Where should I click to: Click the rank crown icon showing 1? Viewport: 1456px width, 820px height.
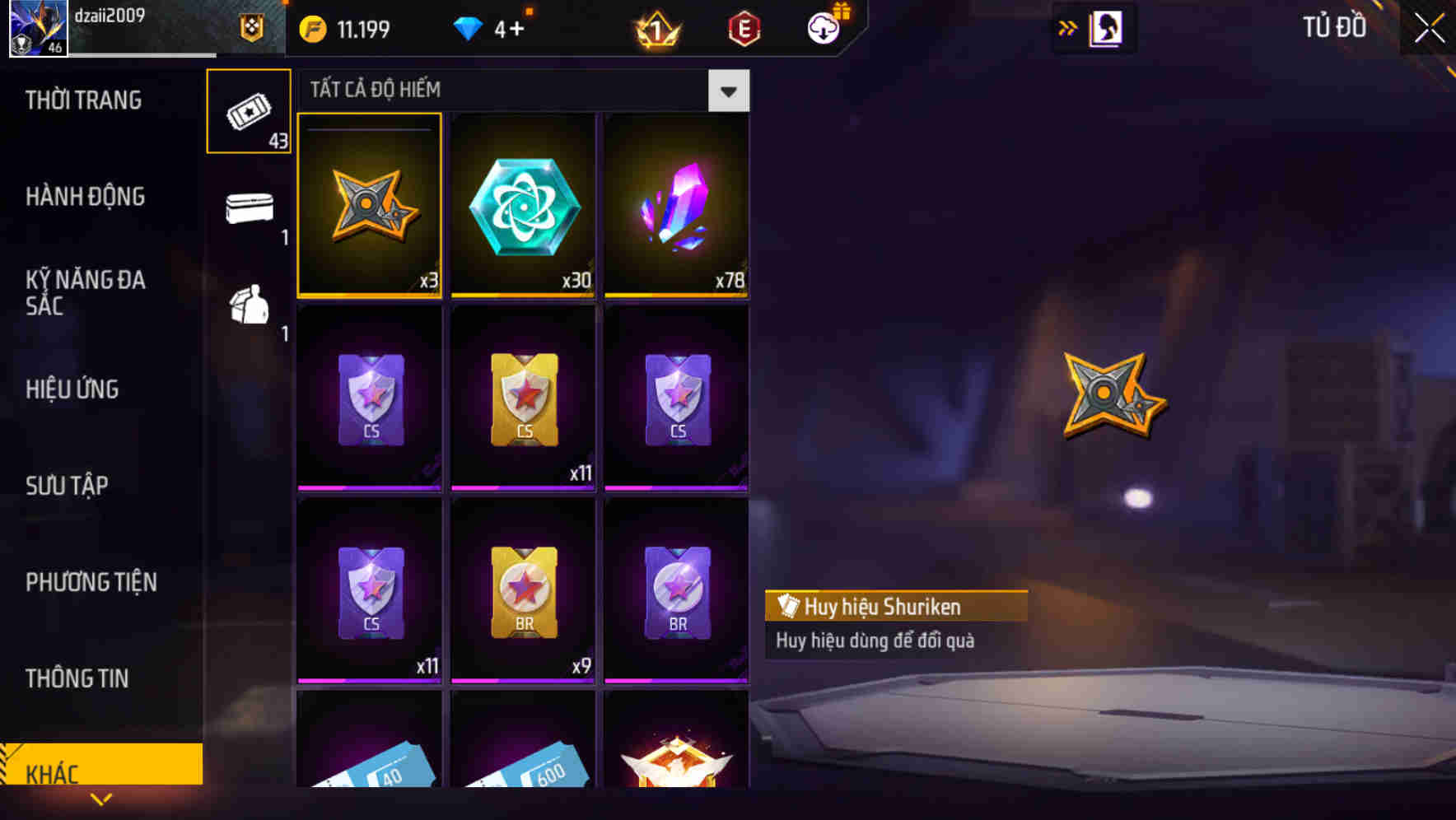[x=655, y=27]
